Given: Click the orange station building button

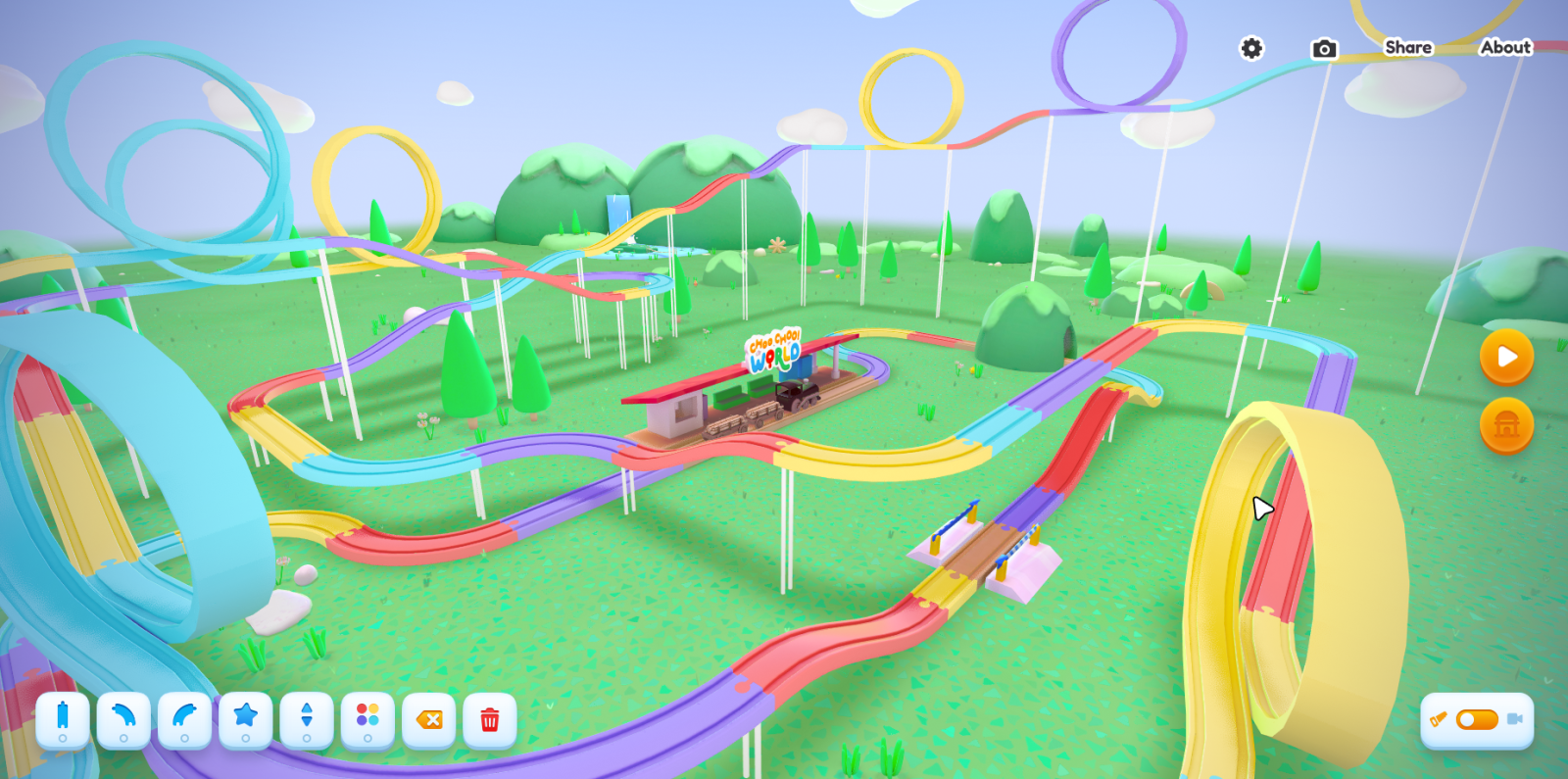Looking at the screenshot, I should (1506, 425).
